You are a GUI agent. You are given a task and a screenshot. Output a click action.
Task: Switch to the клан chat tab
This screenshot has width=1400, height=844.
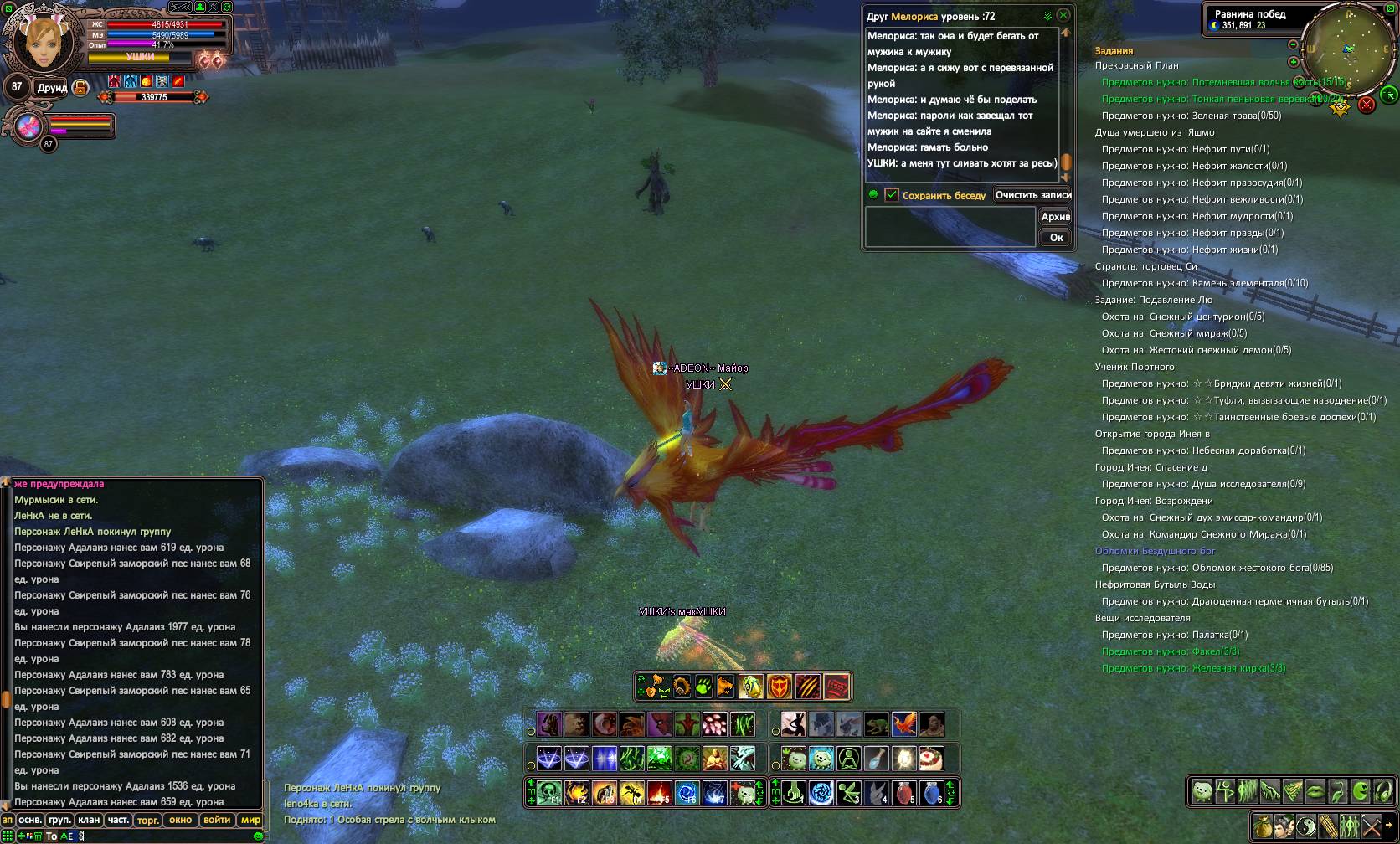tap(89, 820)
